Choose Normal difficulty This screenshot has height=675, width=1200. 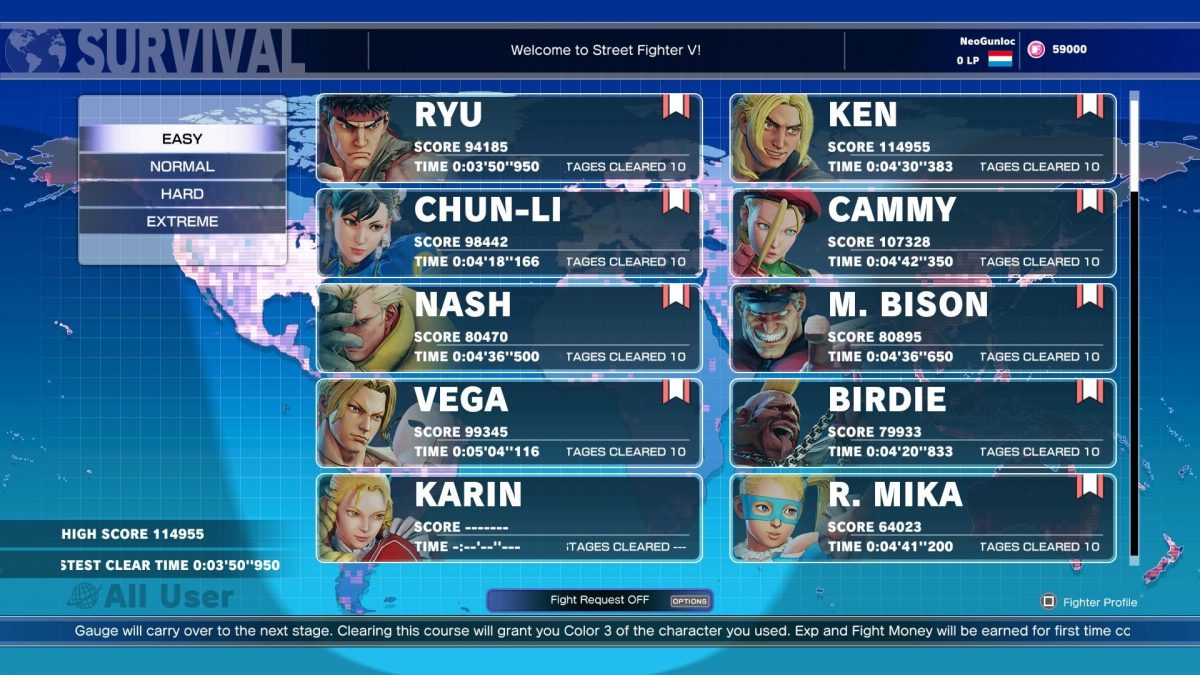(x=182, y=166)
